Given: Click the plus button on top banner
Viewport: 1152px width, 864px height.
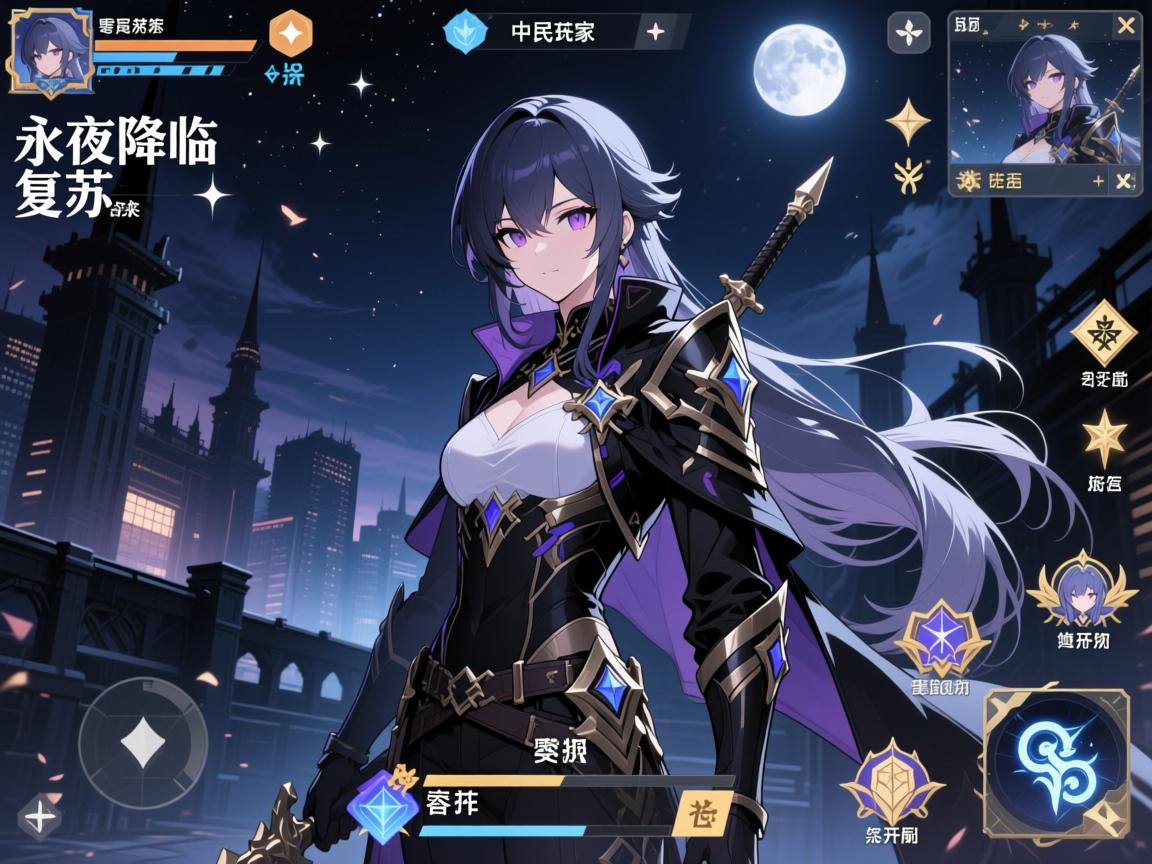Looking at the screenshot, I should (x=655, y=32).
